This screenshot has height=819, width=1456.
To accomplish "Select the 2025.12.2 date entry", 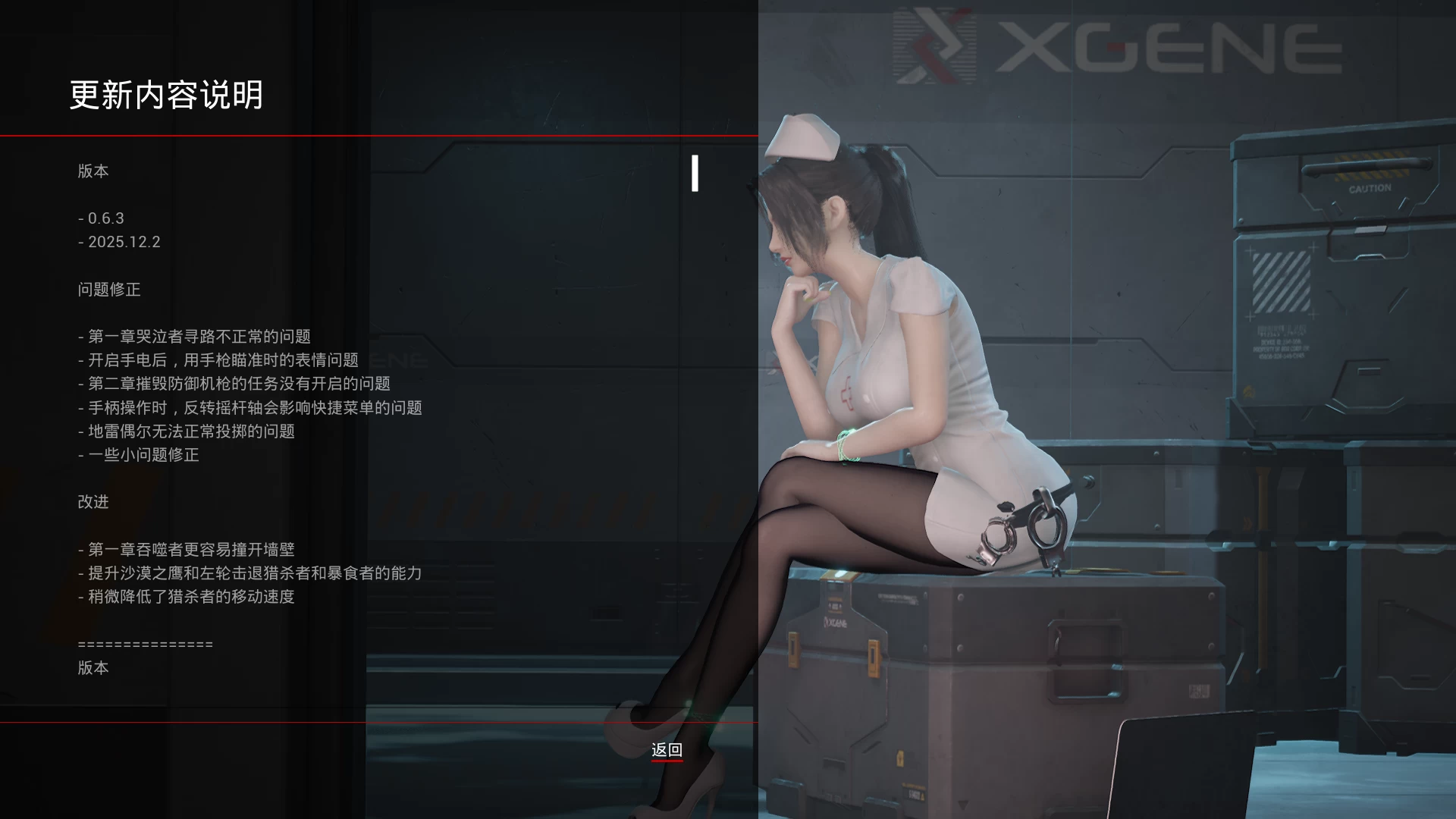I will pos(118,242).
